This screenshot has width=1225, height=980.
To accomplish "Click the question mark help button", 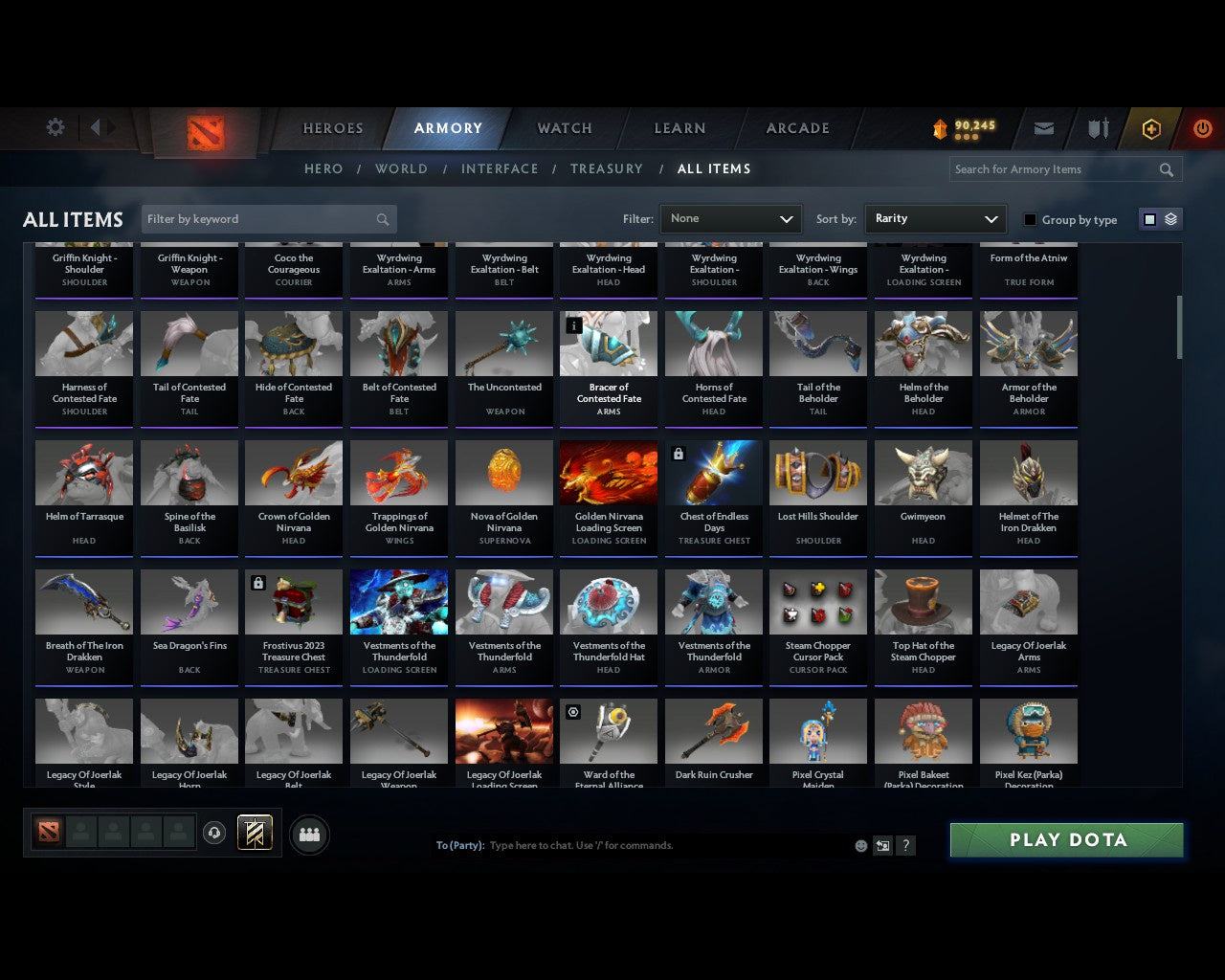I will [905, 846].
